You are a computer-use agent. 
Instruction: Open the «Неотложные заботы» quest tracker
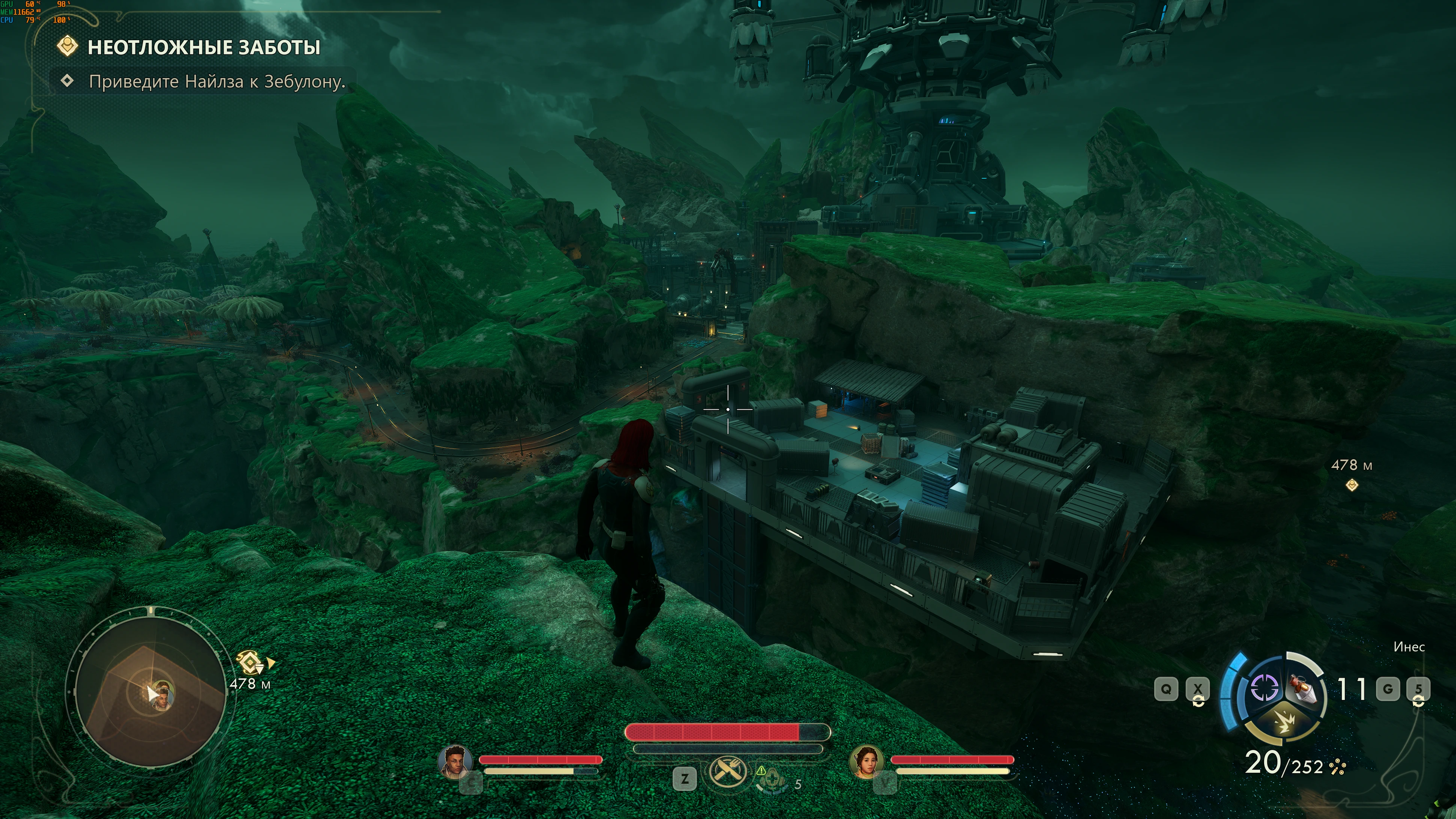click(x=203, y=47)
